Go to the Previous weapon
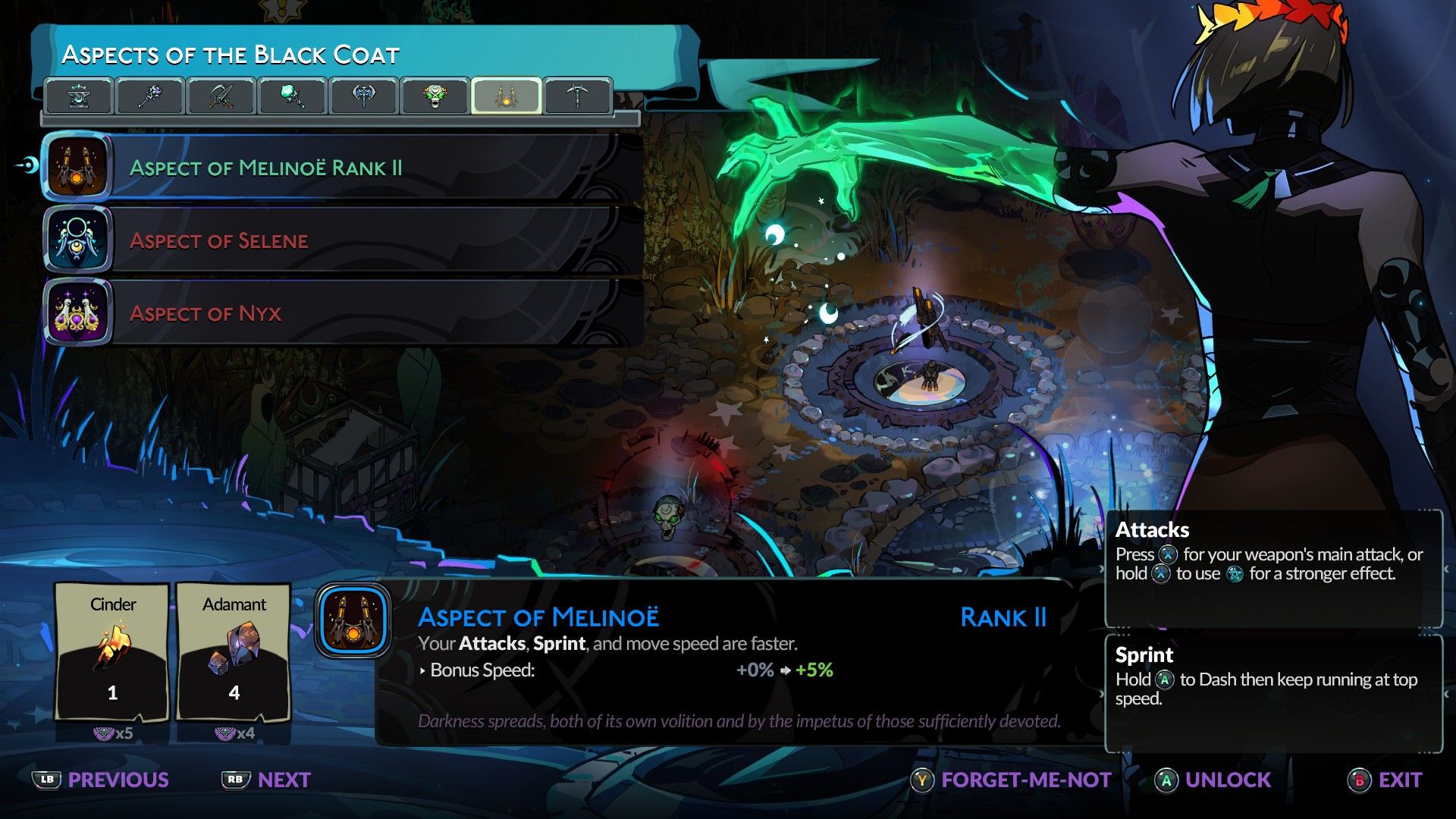 pos(101,780)
